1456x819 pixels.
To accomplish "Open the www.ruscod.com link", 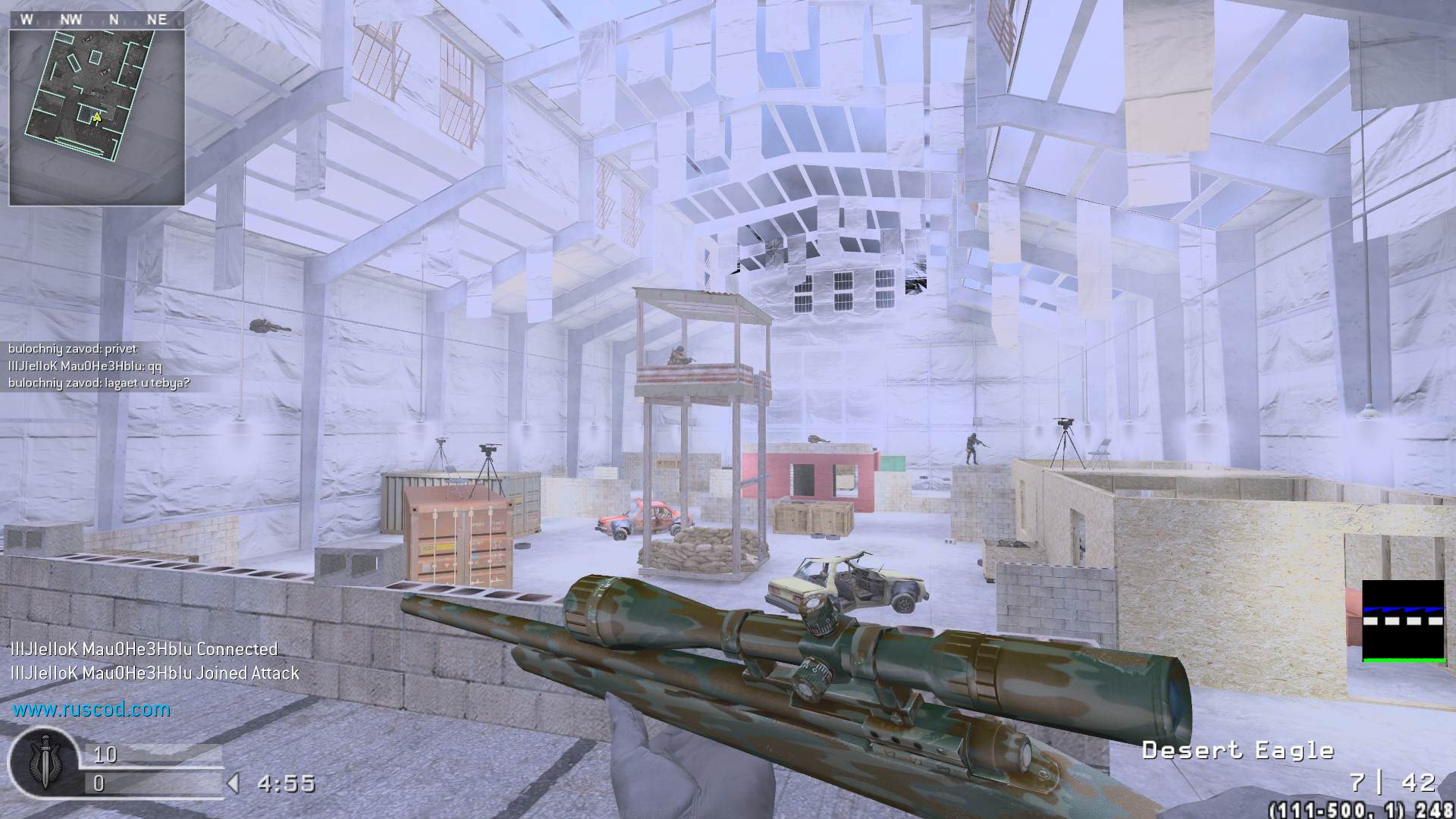I will 91,710.
